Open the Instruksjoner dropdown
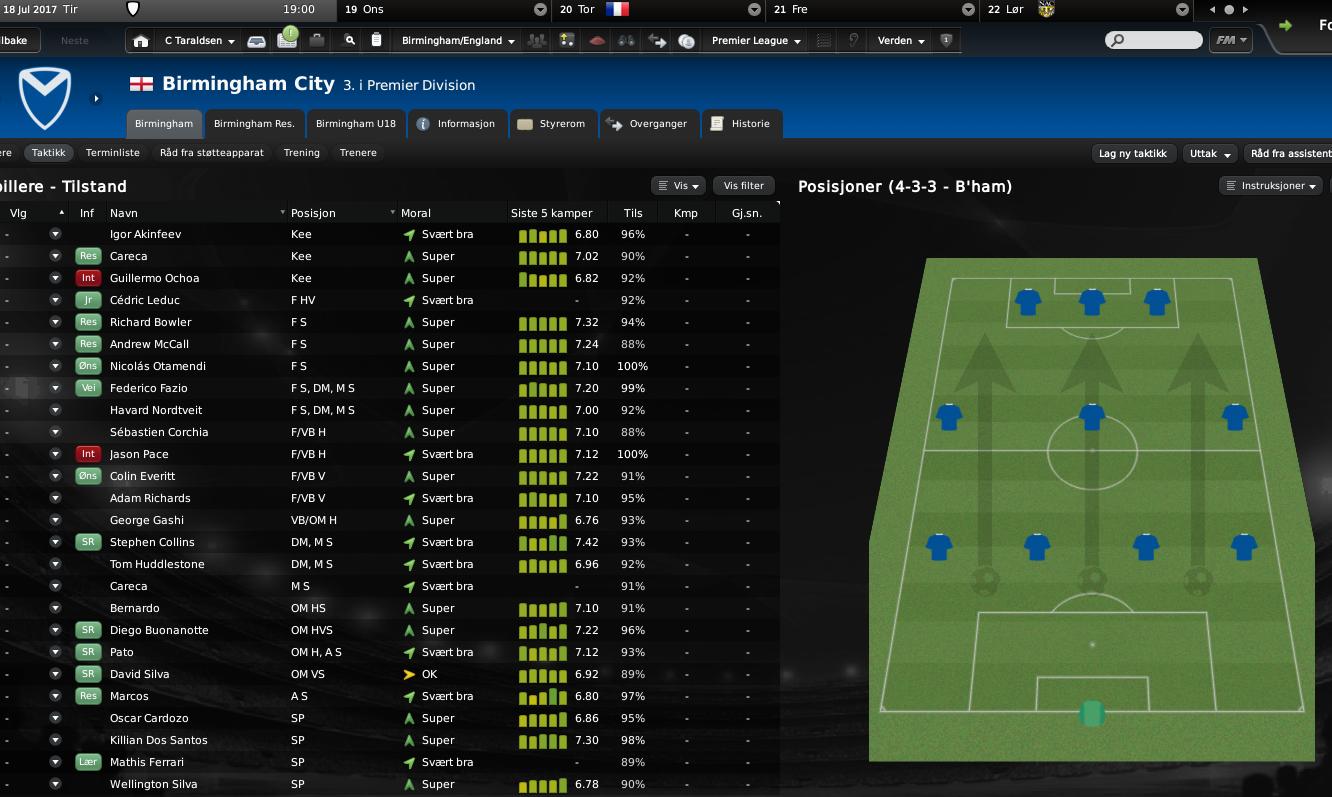Image resolution: width=1332 pixels, height=797 pixels. point(1271,186)
